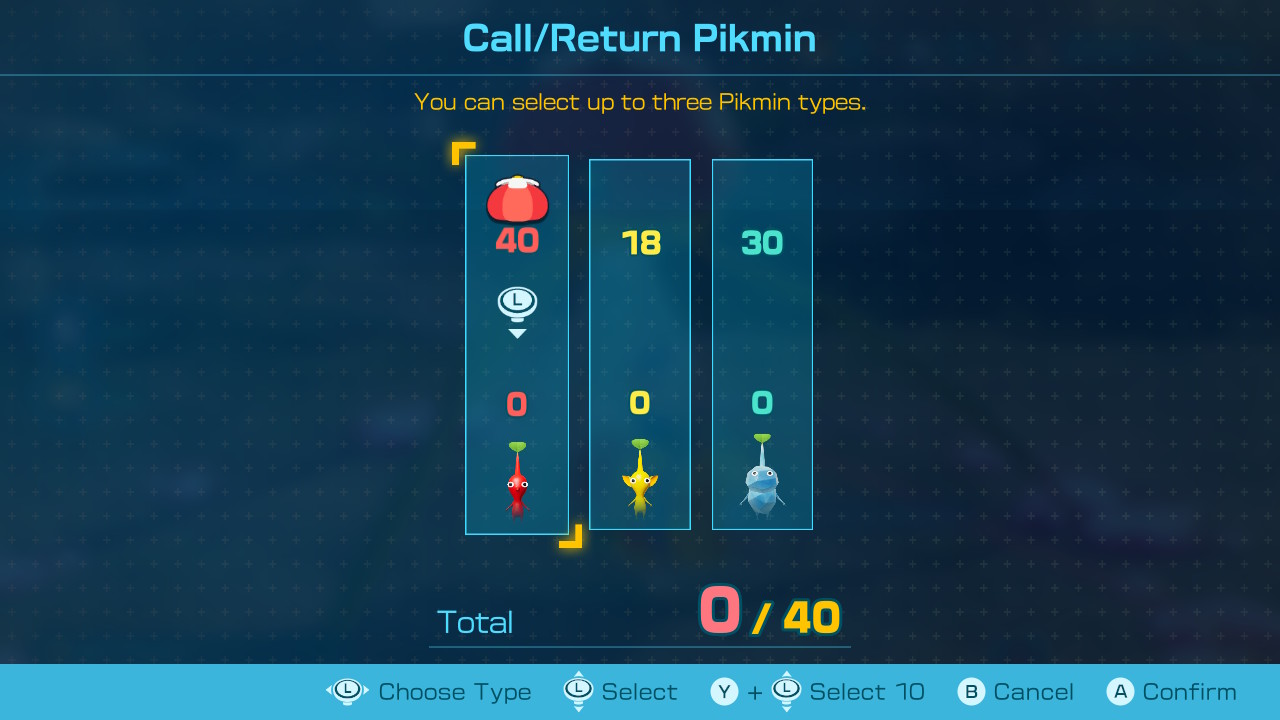
Task: Click the red Onion icon
Action: (517, 200)
